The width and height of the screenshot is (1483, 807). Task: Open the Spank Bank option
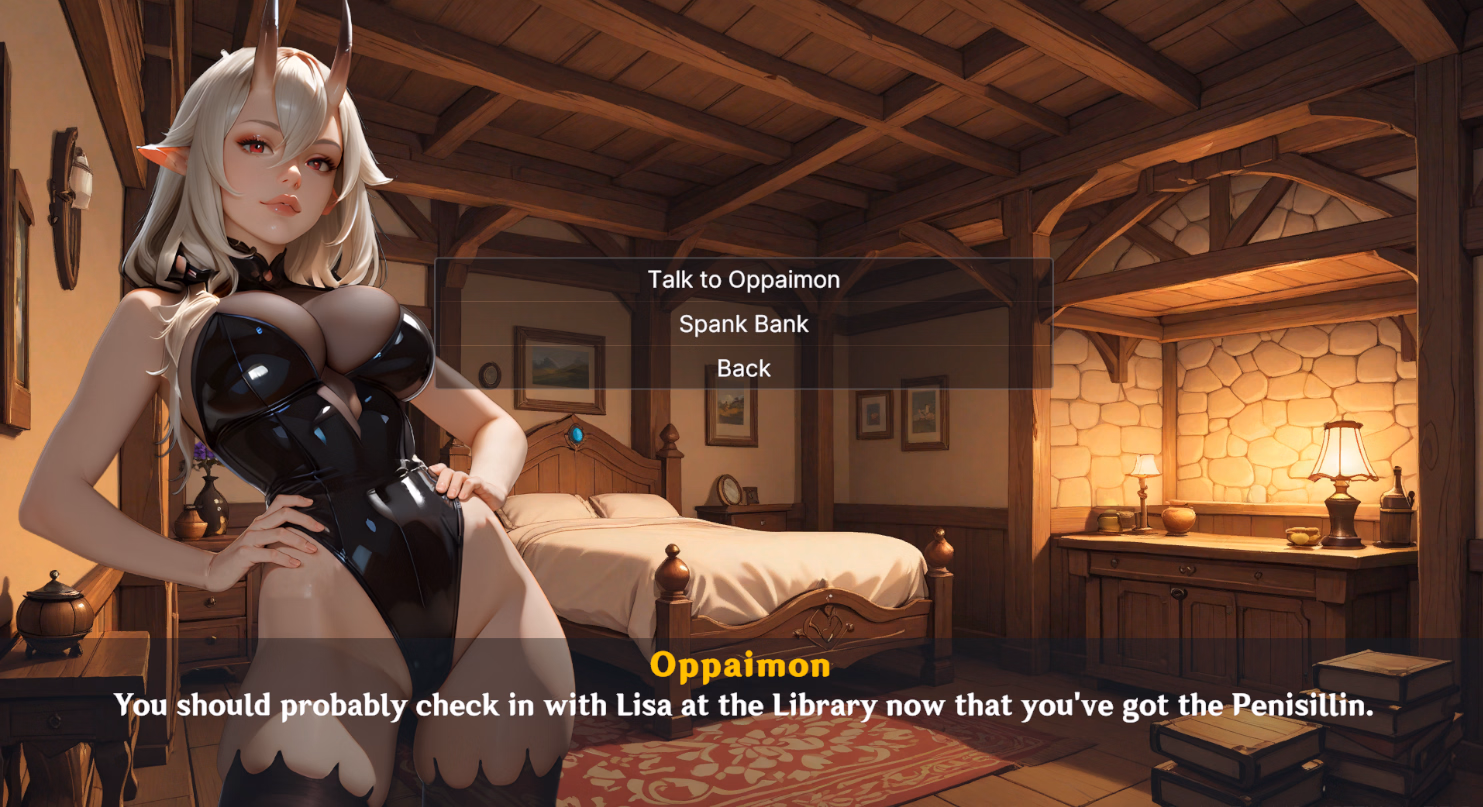point(743,324)
